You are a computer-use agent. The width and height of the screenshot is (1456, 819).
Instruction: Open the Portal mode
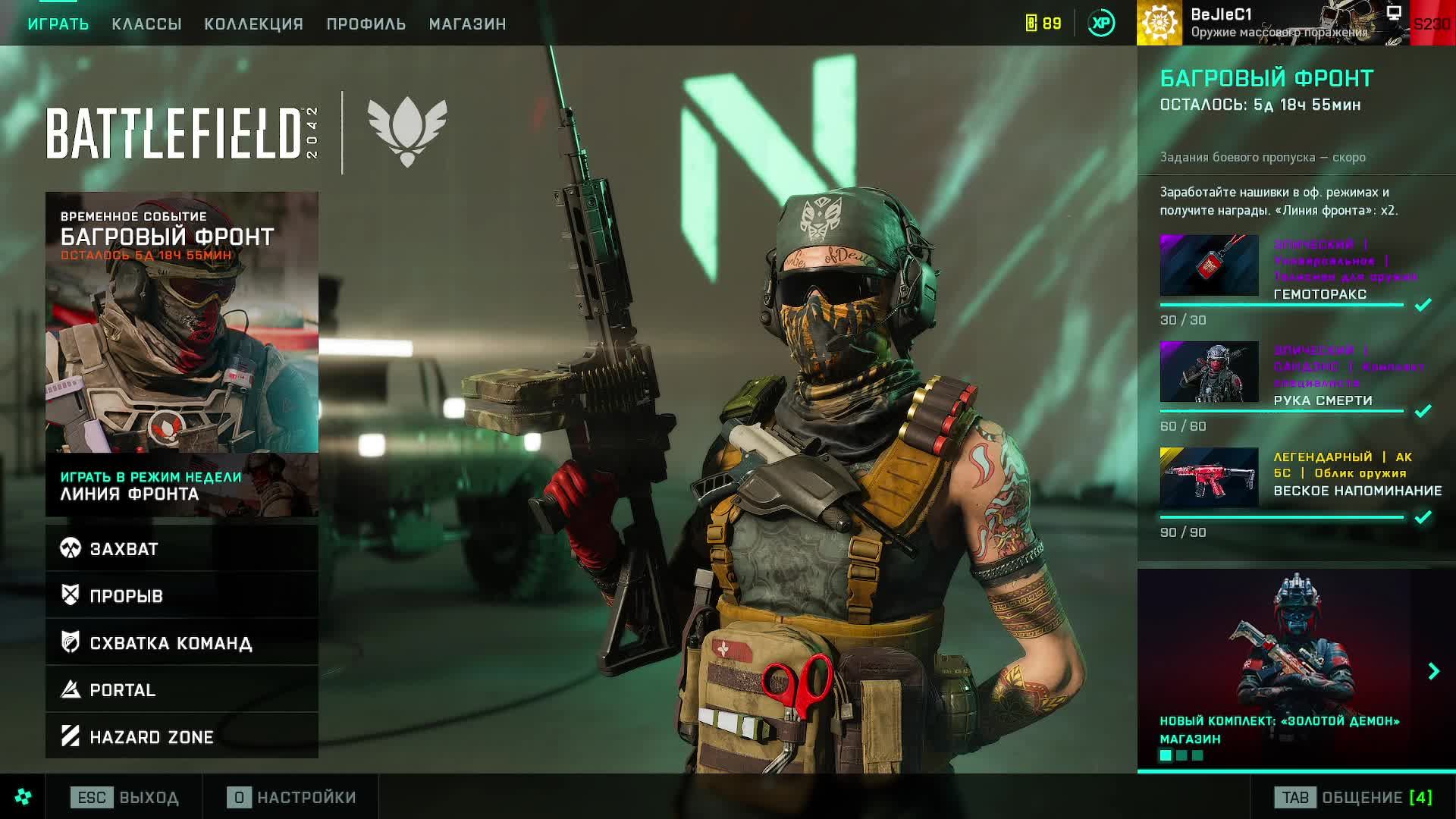(x=182, y=689)
